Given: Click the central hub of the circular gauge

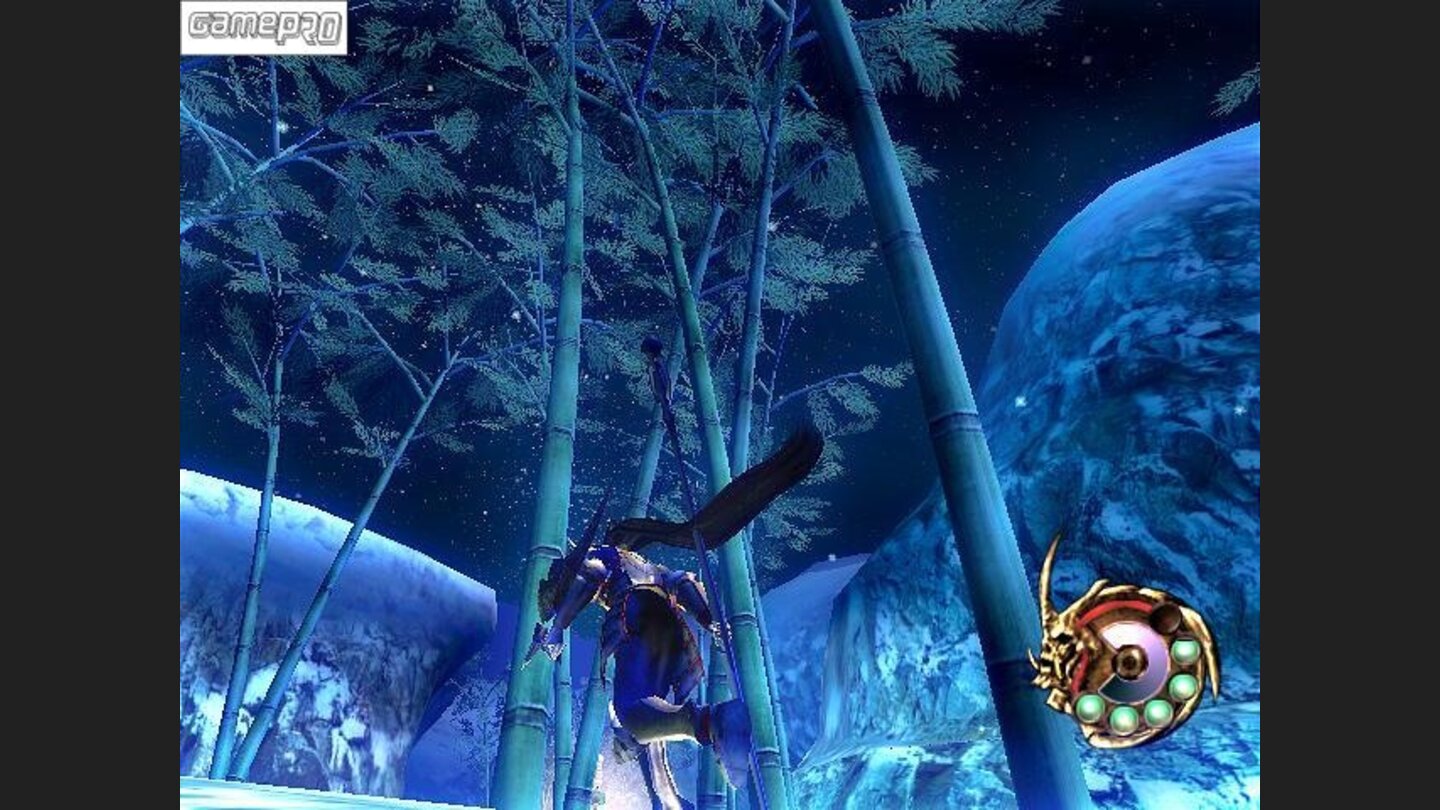Looking at the screenshot, I should point(1128,660).
